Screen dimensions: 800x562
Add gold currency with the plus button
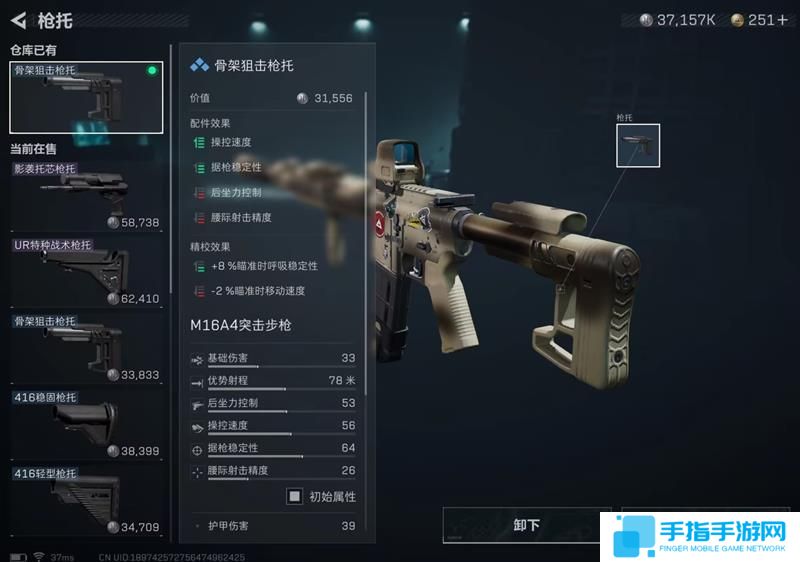point(782,20)
